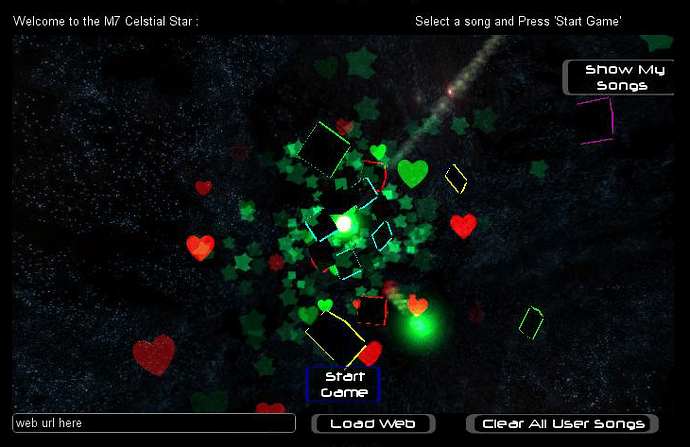Click the Start Game button
690x447 pixels.
343,385
